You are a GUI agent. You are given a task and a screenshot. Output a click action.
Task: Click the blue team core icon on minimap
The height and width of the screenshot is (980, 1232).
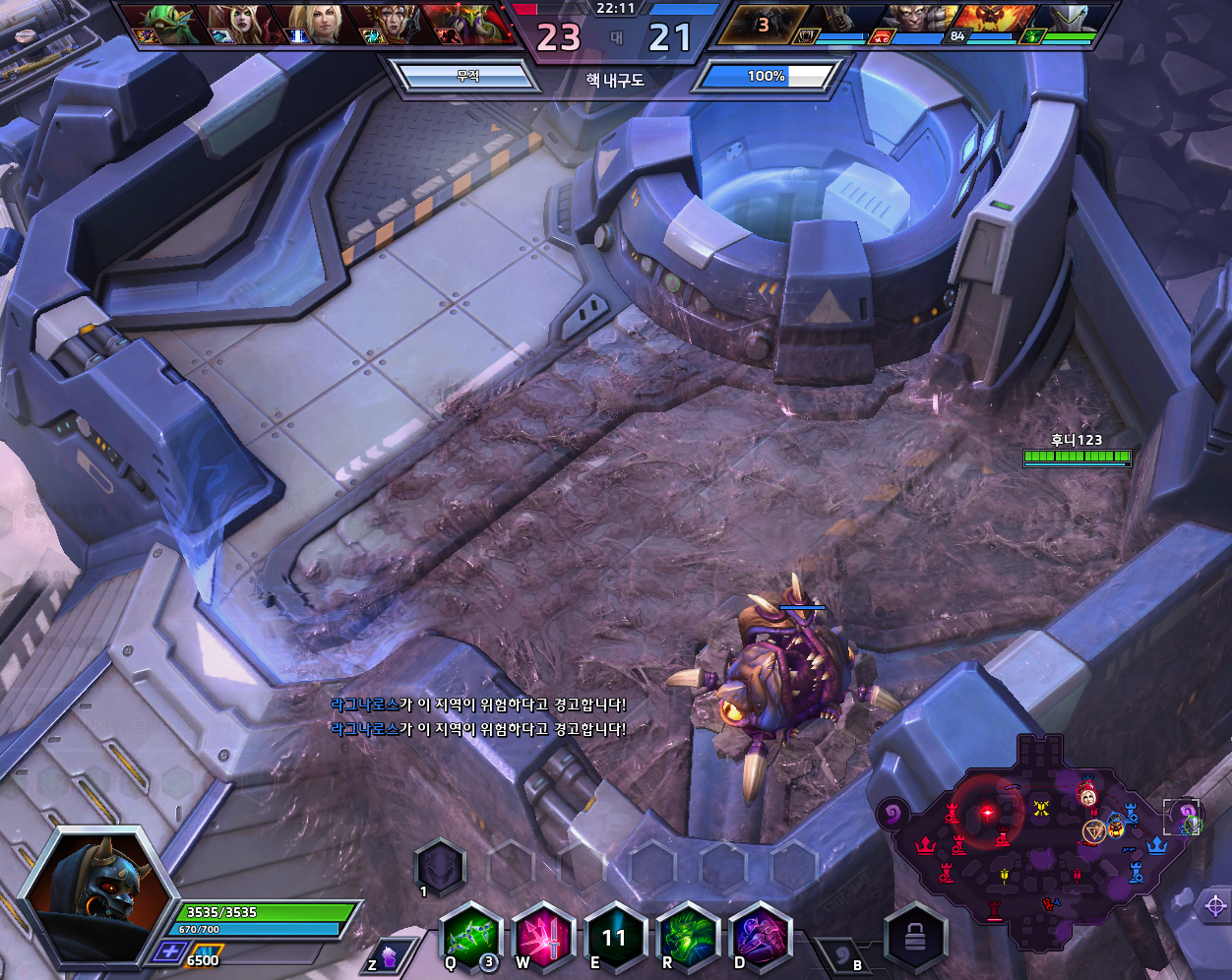click(1156, 844)
